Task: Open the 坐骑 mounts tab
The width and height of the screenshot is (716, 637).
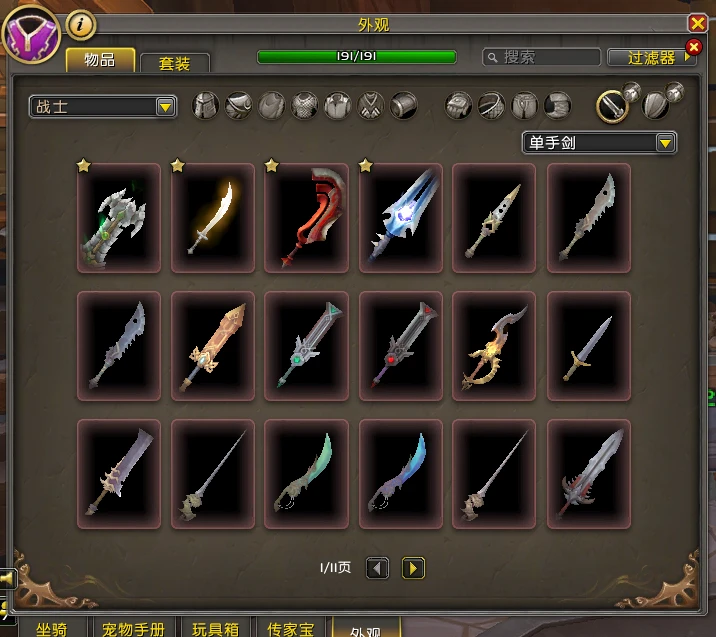Action: coord(51,629)
